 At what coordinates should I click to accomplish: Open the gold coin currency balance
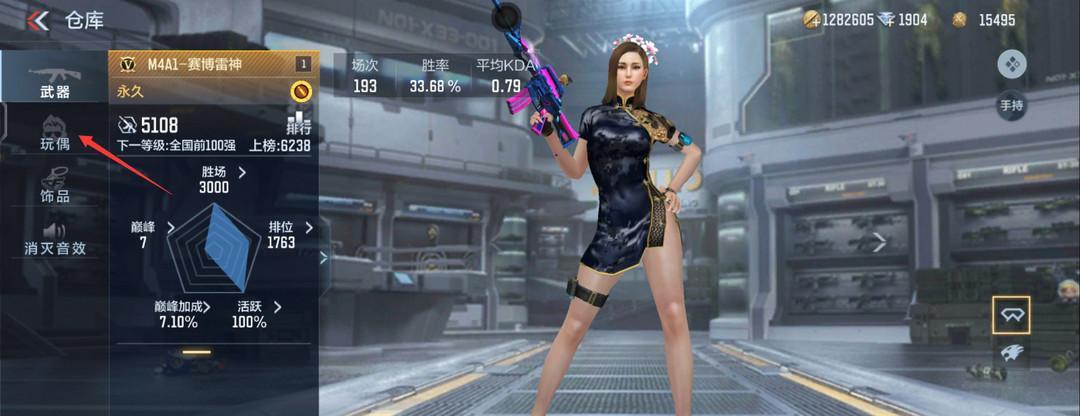838,20
